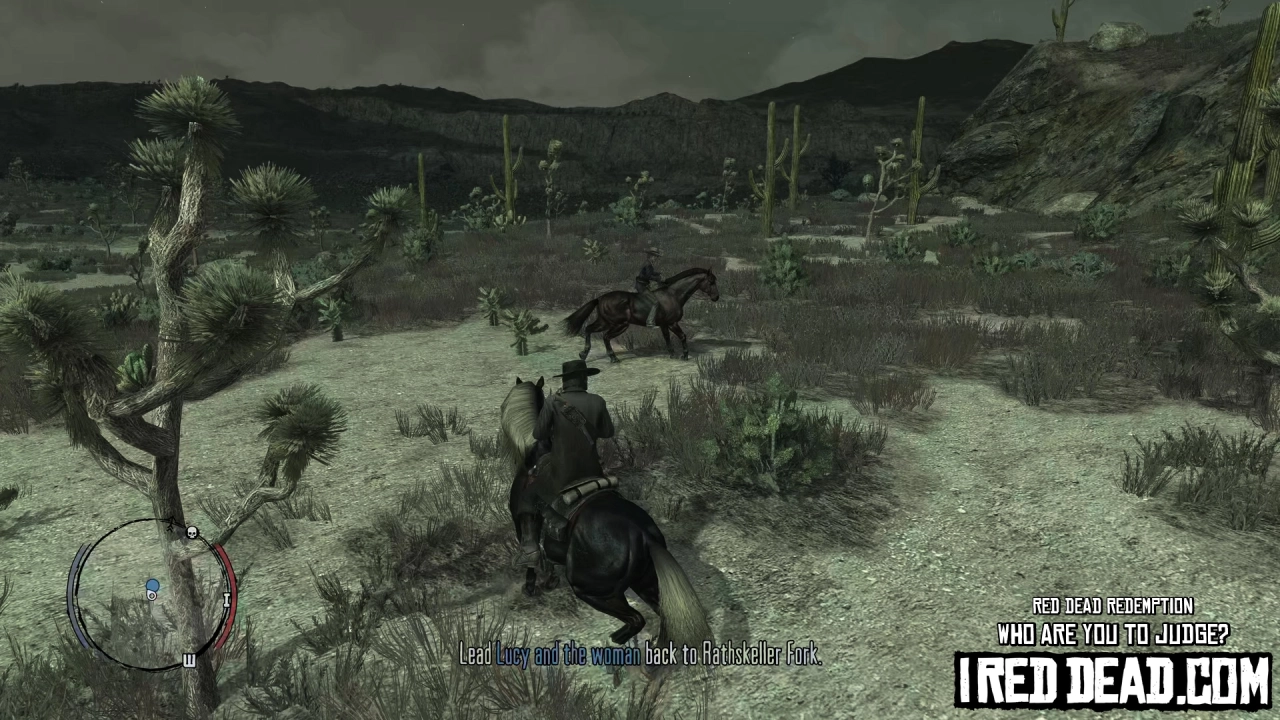Click the RED DEAD REDEMPTION title text
Screen dimensions: 1280x720
pos(1113,606)
